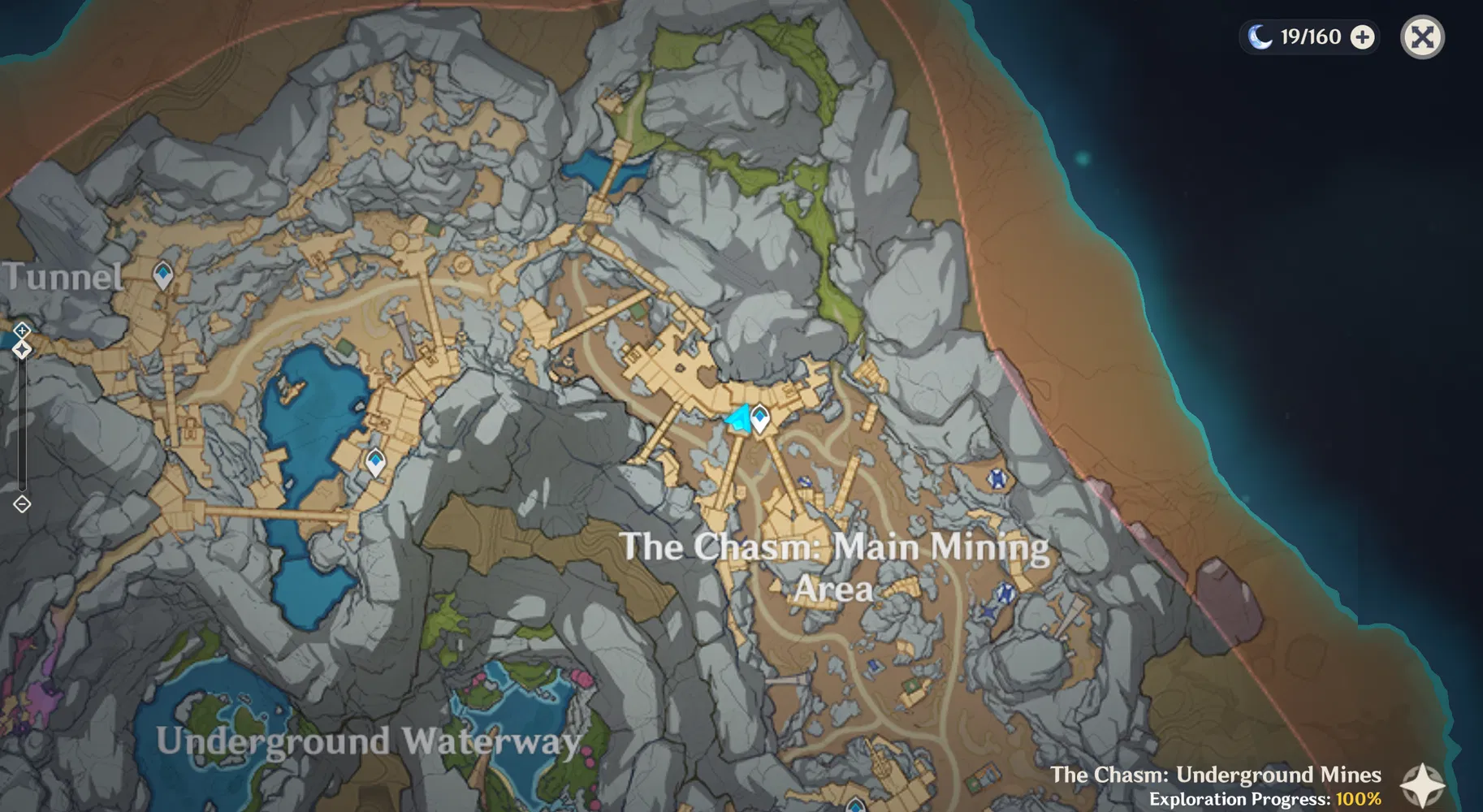Image resolution: width=1483 pixels, height=812 pixels.
Task: Click the plus beside the 19/160 counter
Action: [x=1362, y=36]
